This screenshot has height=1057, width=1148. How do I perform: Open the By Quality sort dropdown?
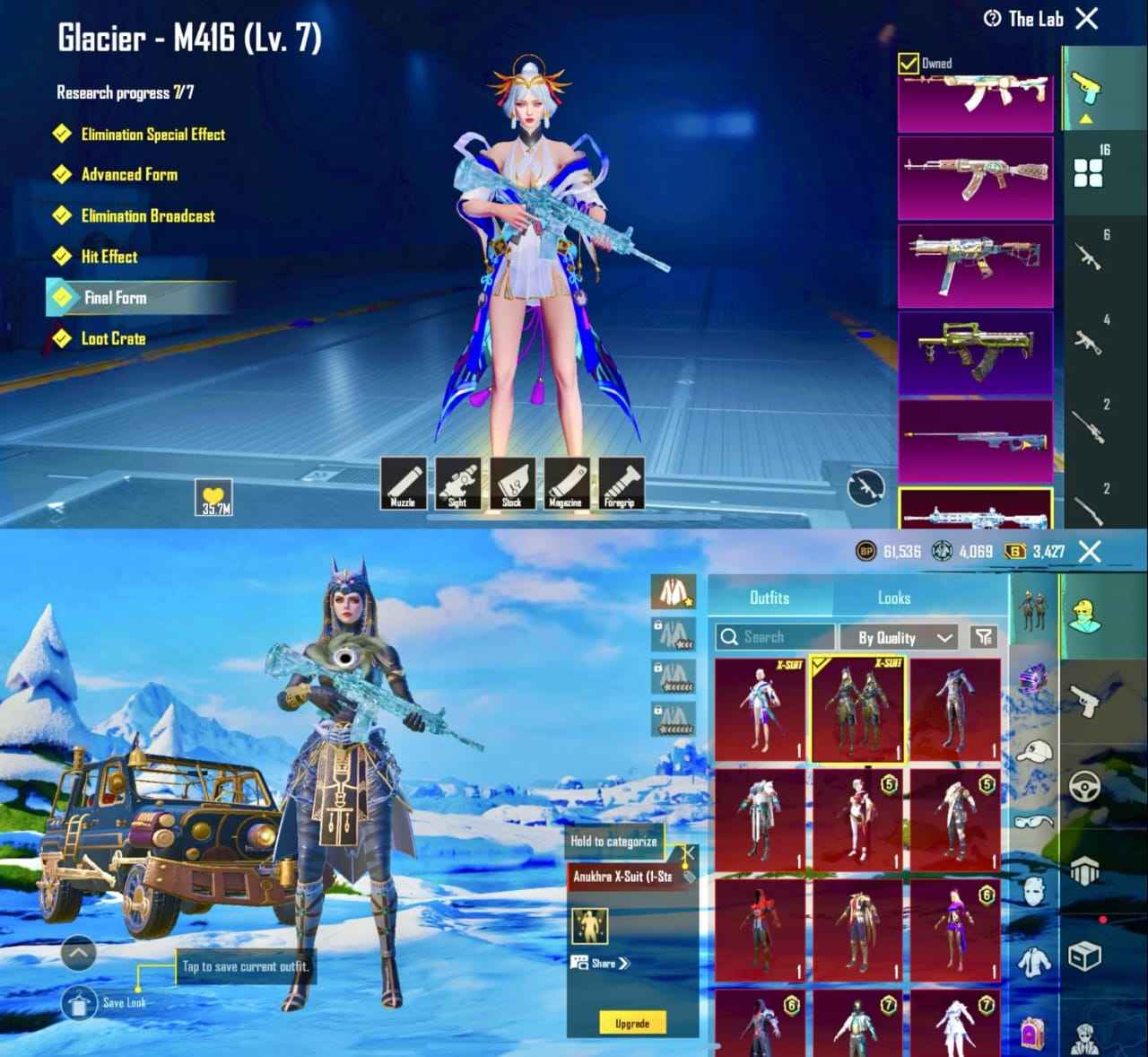(895, 638)
